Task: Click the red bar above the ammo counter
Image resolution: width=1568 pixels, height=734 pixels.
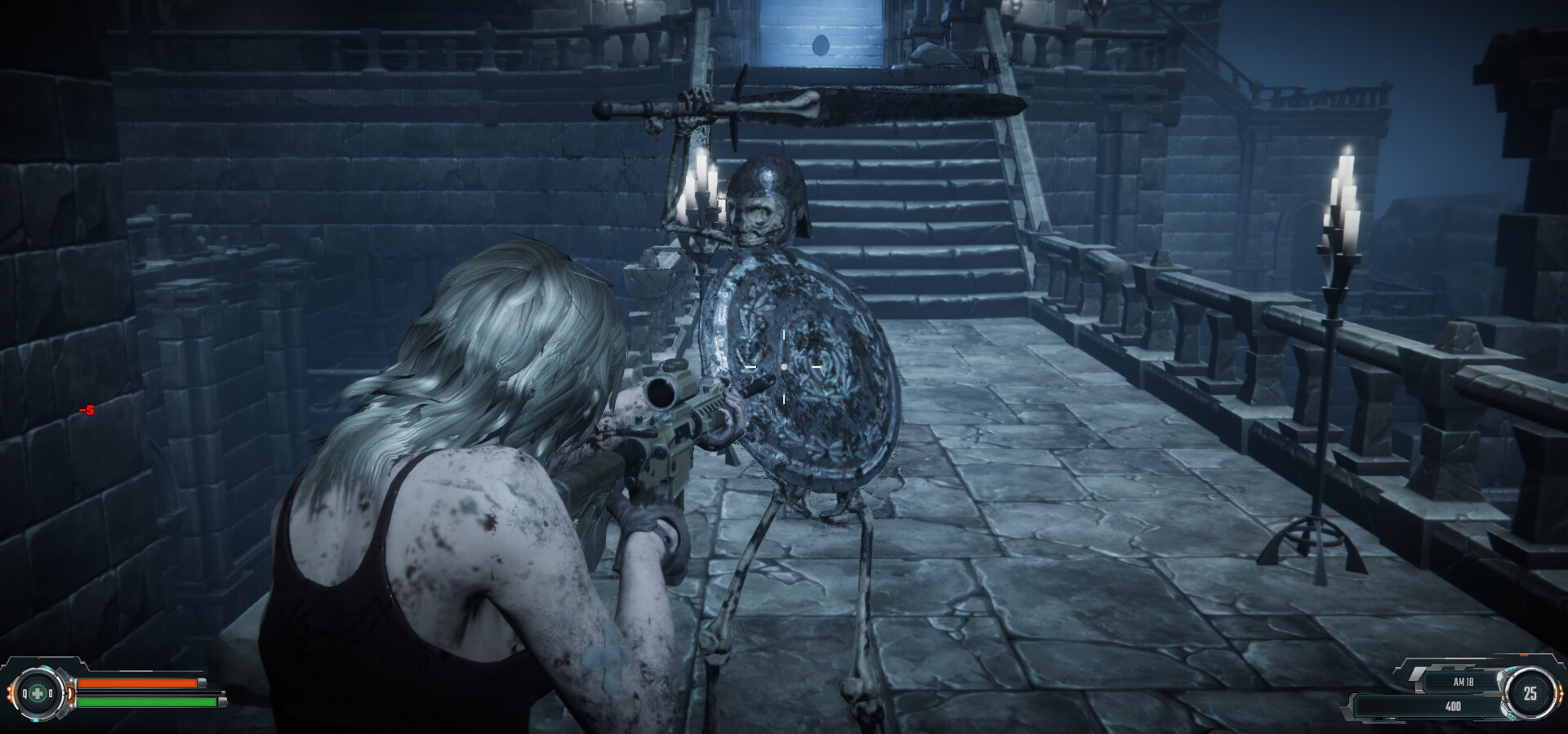Action: [1524, 656]
